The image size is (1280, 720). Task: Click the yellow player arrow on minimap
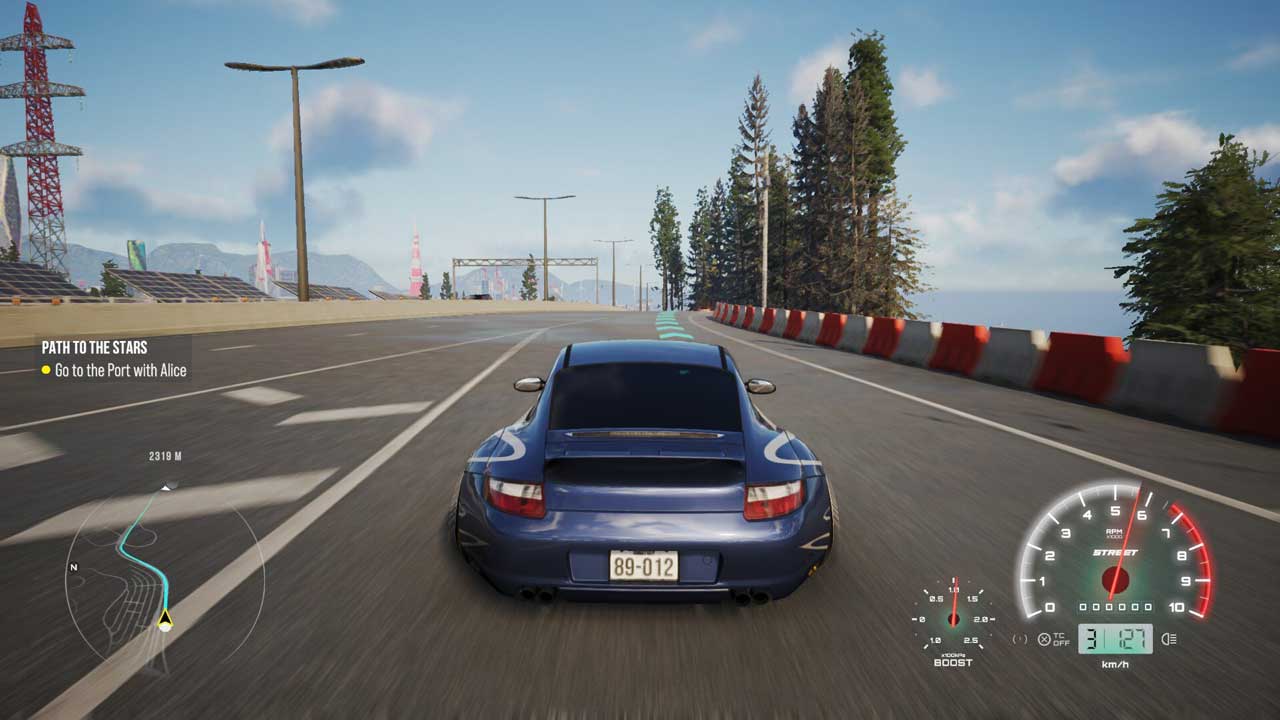pos(165,621)
